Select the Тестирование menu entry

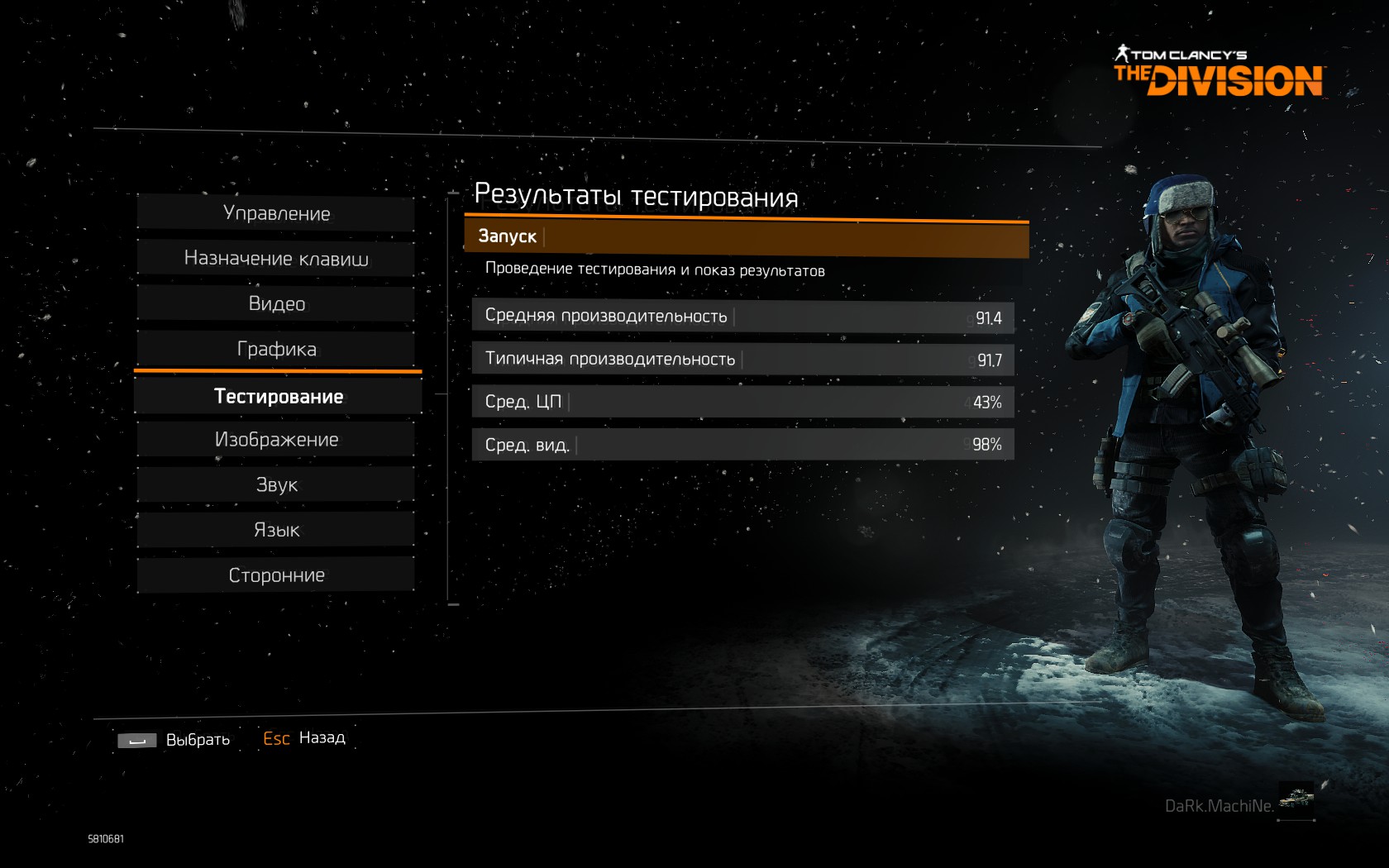coord(278,397)
